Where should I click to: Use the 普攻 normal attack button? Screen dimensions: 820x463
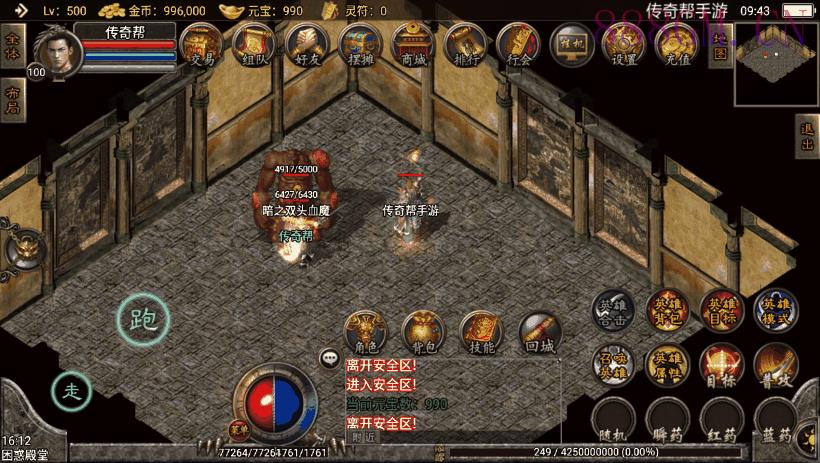(x=775, y=365)
